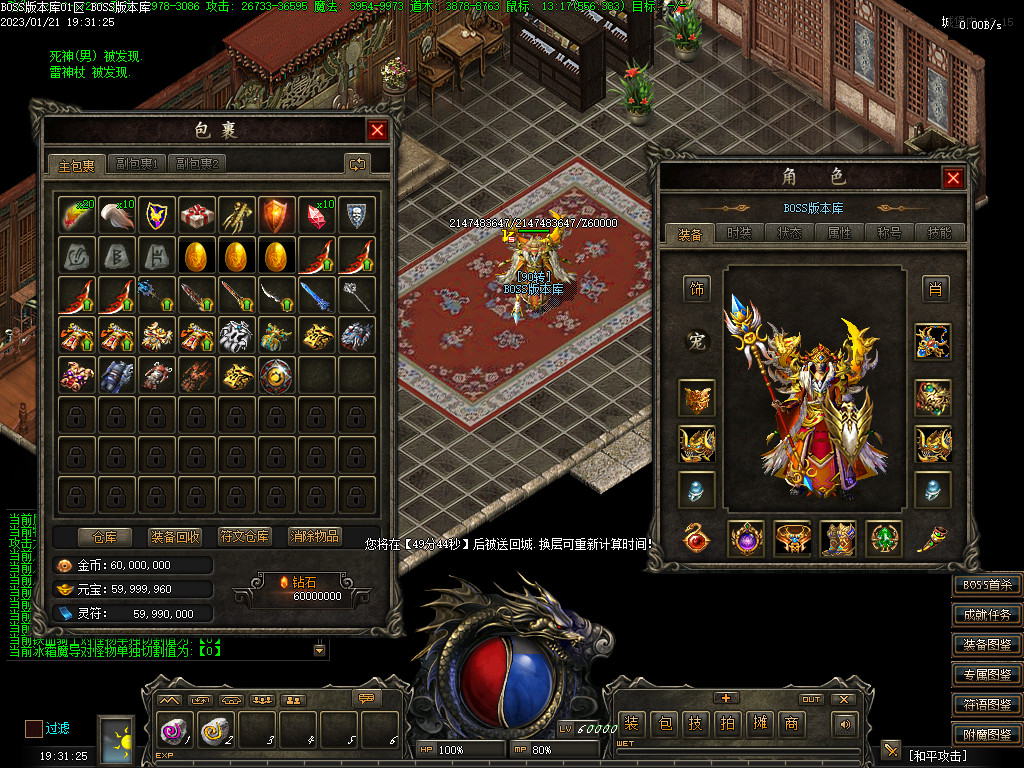Viewport: 1024px width, 768px height.
Task: Open the BOSS首杀 side menu button
Action: coord(986,585)
